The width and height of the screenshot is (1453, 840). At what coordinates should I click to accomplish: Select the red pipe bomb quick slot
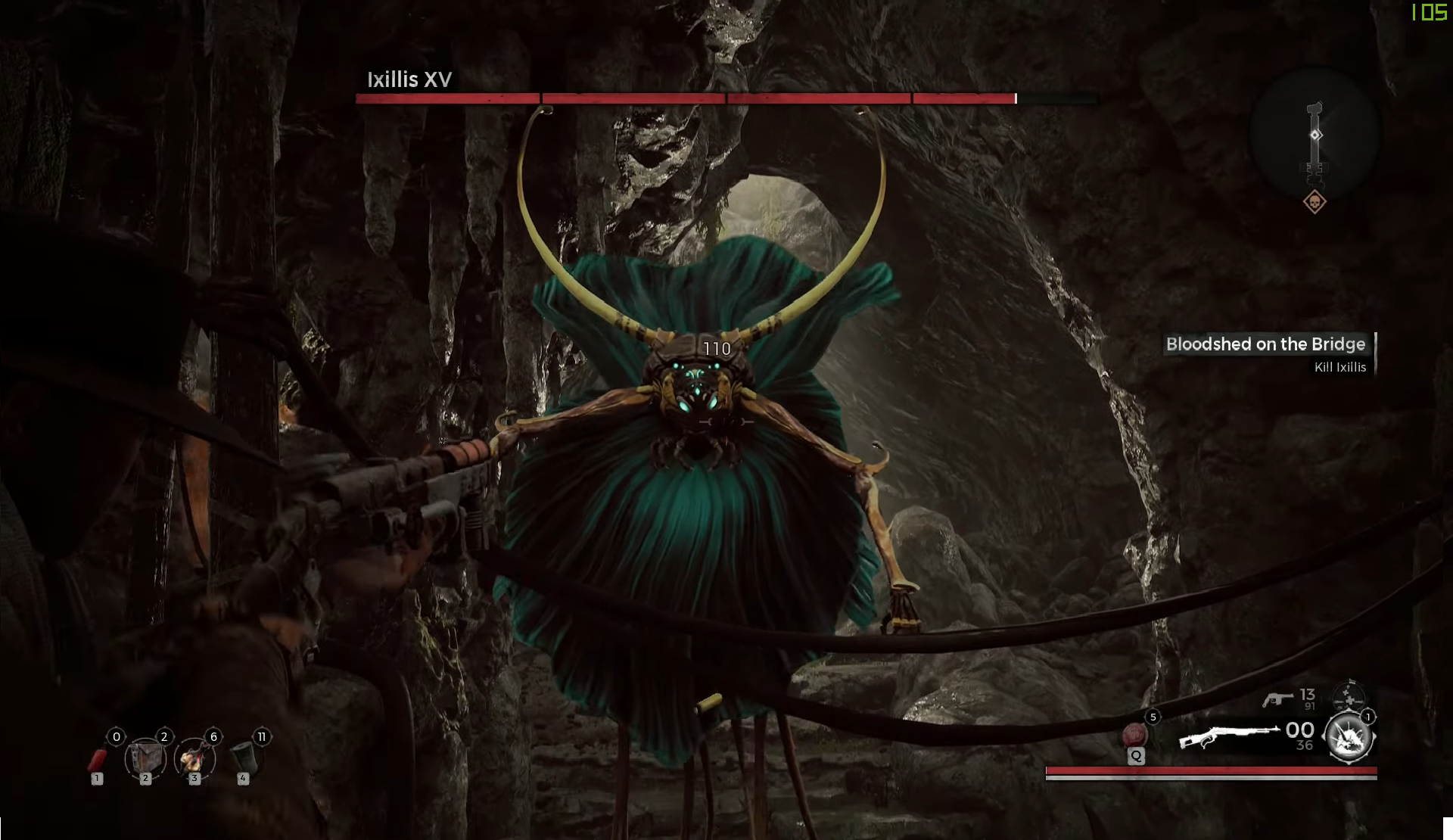click(98, 758)
